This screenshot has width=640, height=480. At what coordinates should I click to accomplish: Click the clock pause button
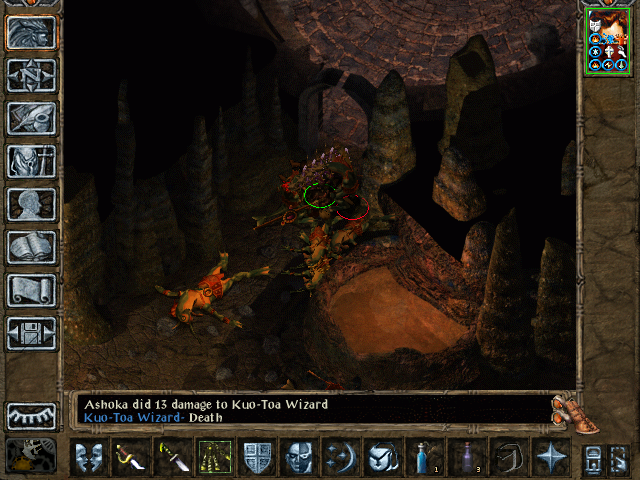pyautogui.click(x=32, y=455)
